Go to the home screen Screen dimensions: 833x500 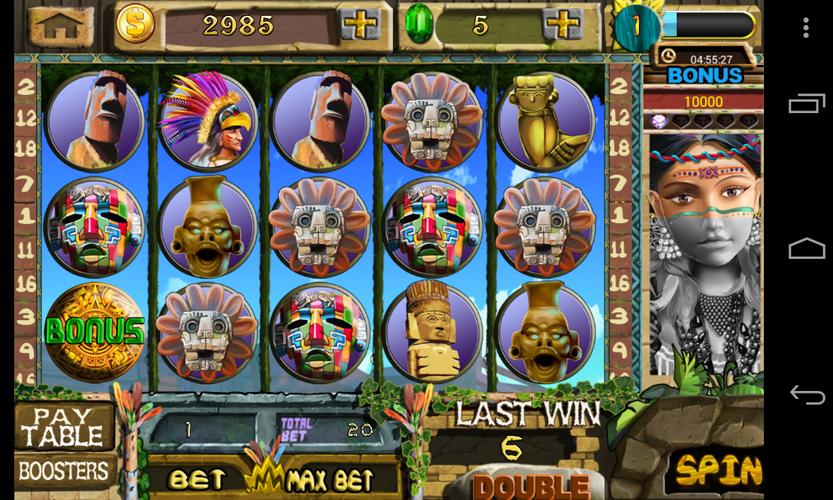[61, 24]
